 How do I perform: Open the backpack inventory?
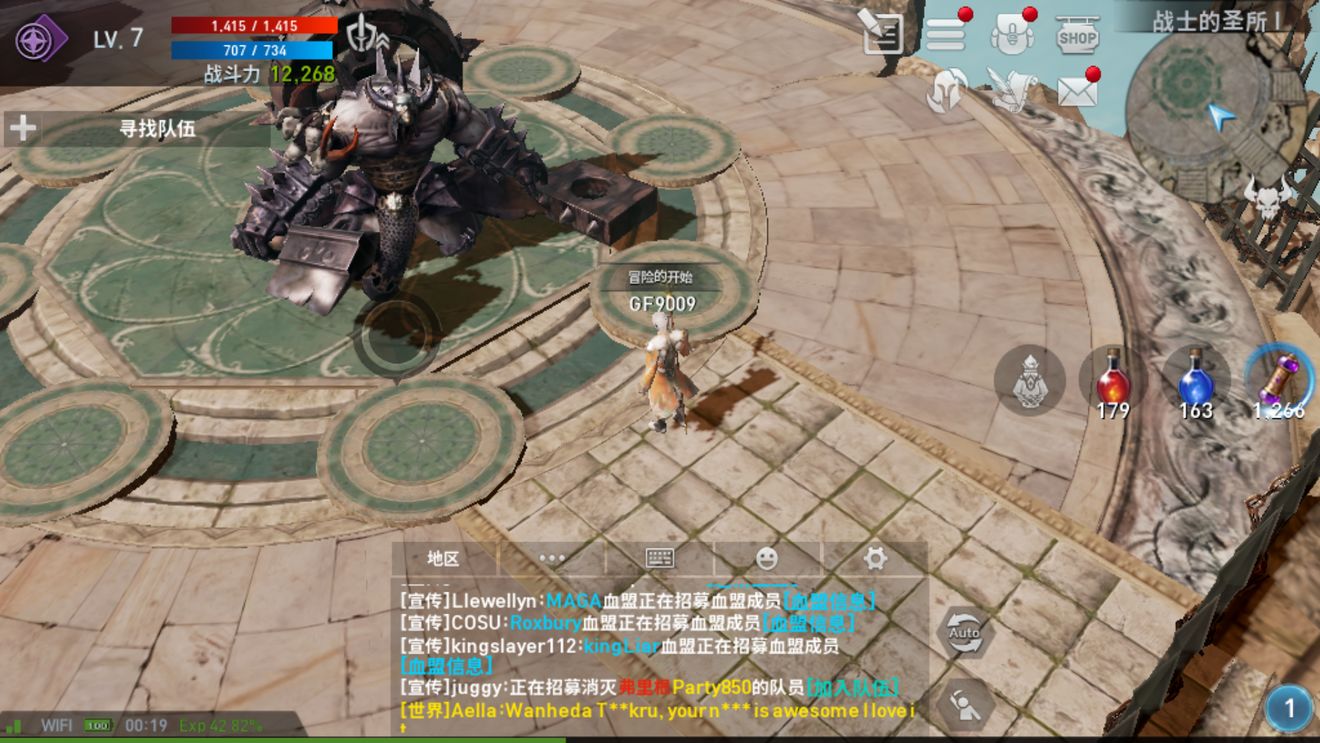[x=1011, y=35]
